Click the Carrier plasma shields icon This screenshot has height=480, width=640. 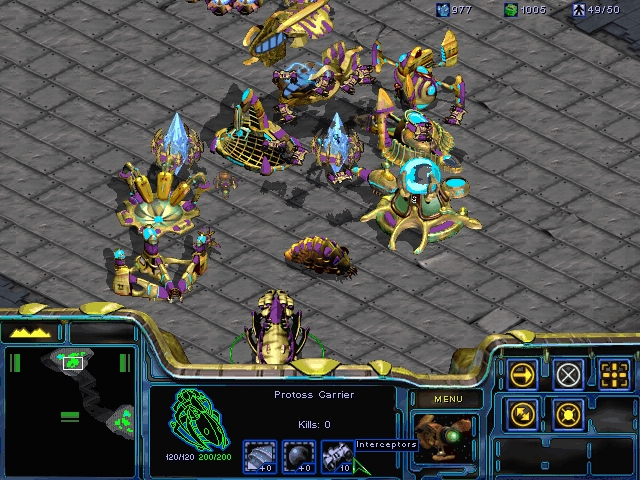(298, 456)
